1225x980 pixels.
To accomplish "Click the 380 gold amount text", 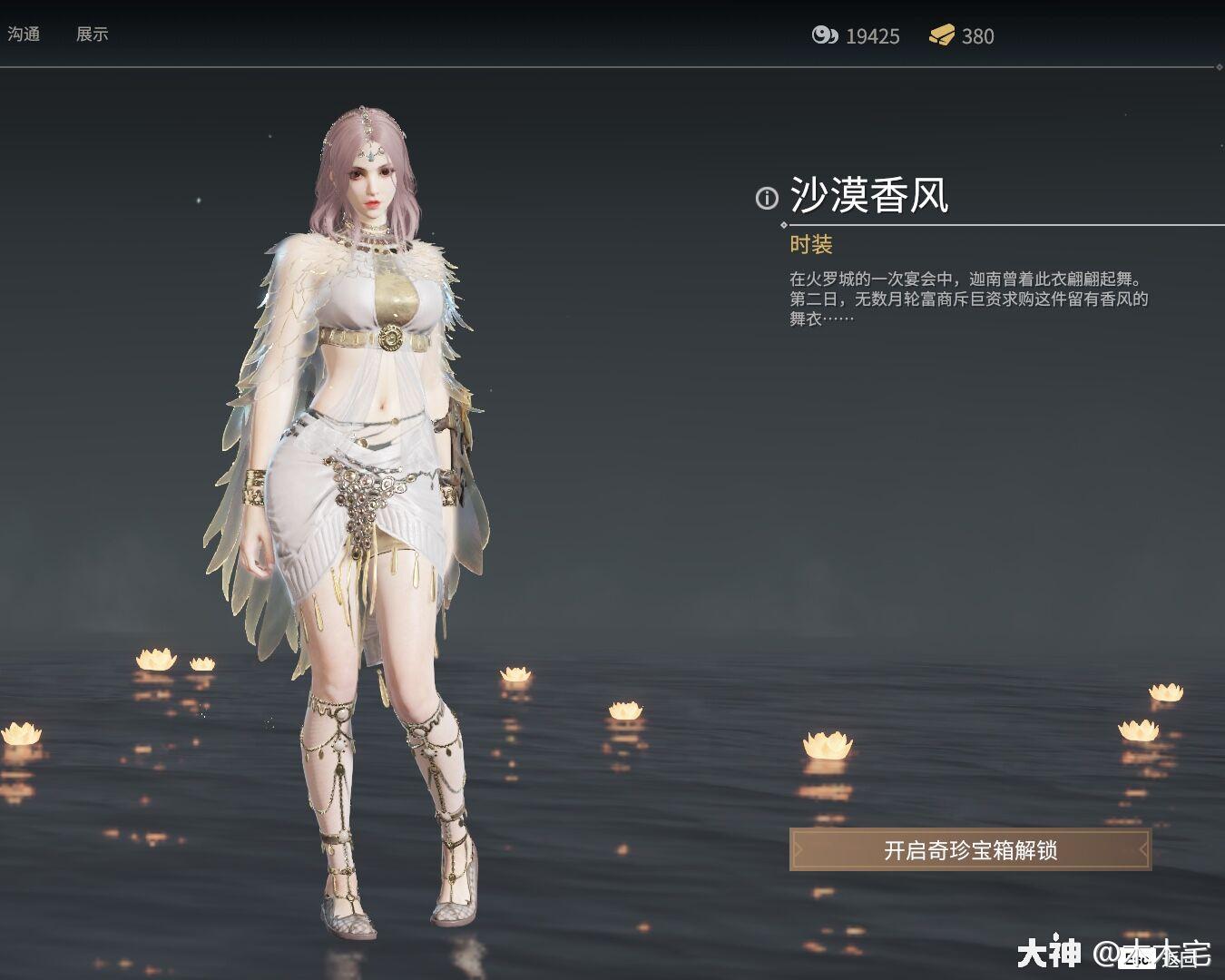I will click(x=978, y=37).
